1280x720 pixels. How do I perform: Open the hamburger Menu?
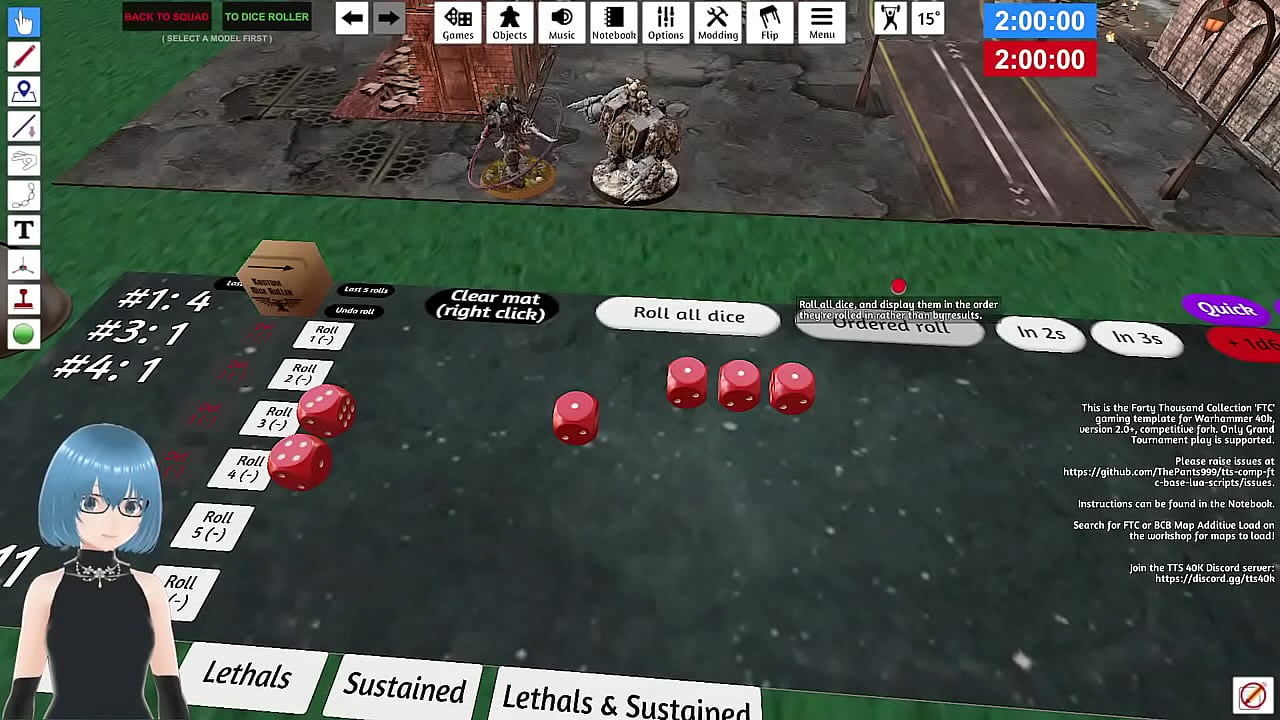pyautogui.click(x=822, y=22)
